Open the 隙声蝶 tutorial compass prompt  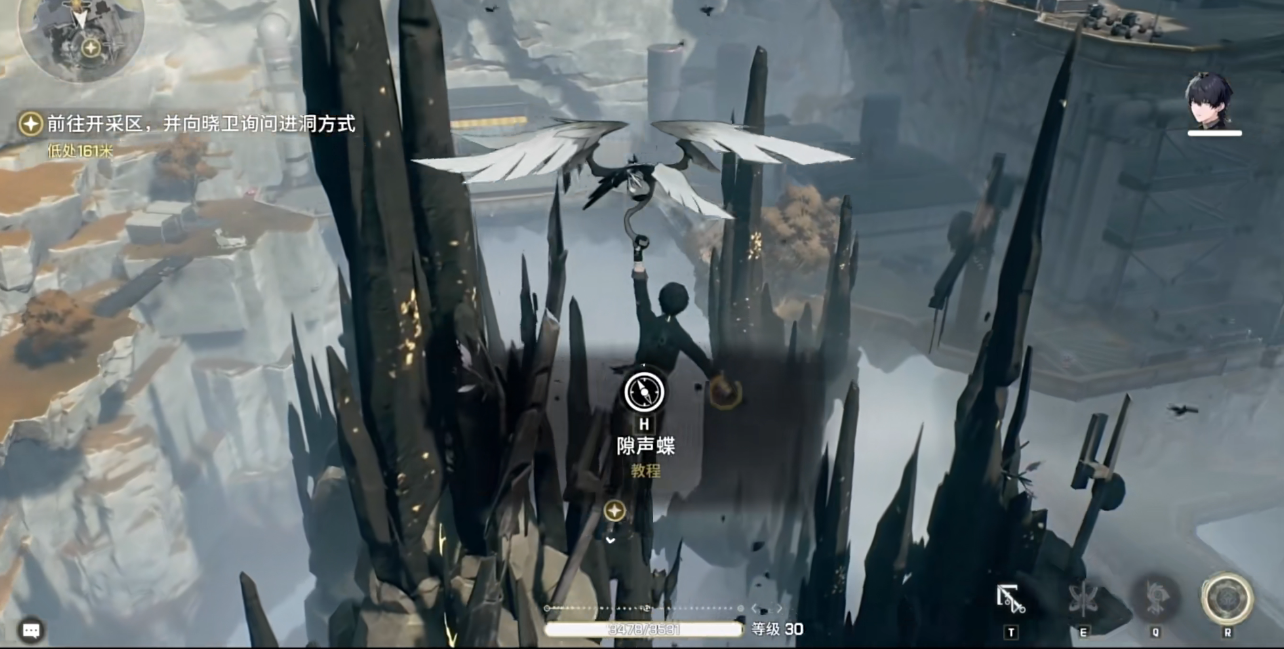click(644, 391)
